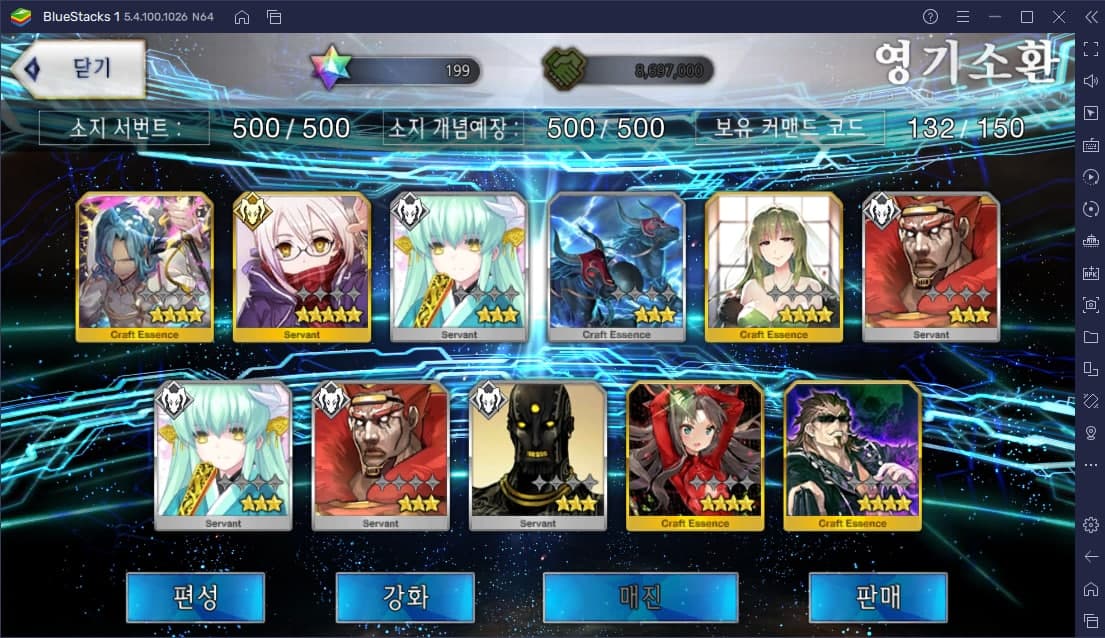Close the BlueStacks window
1105x638 pixels.
[1059, 17]
